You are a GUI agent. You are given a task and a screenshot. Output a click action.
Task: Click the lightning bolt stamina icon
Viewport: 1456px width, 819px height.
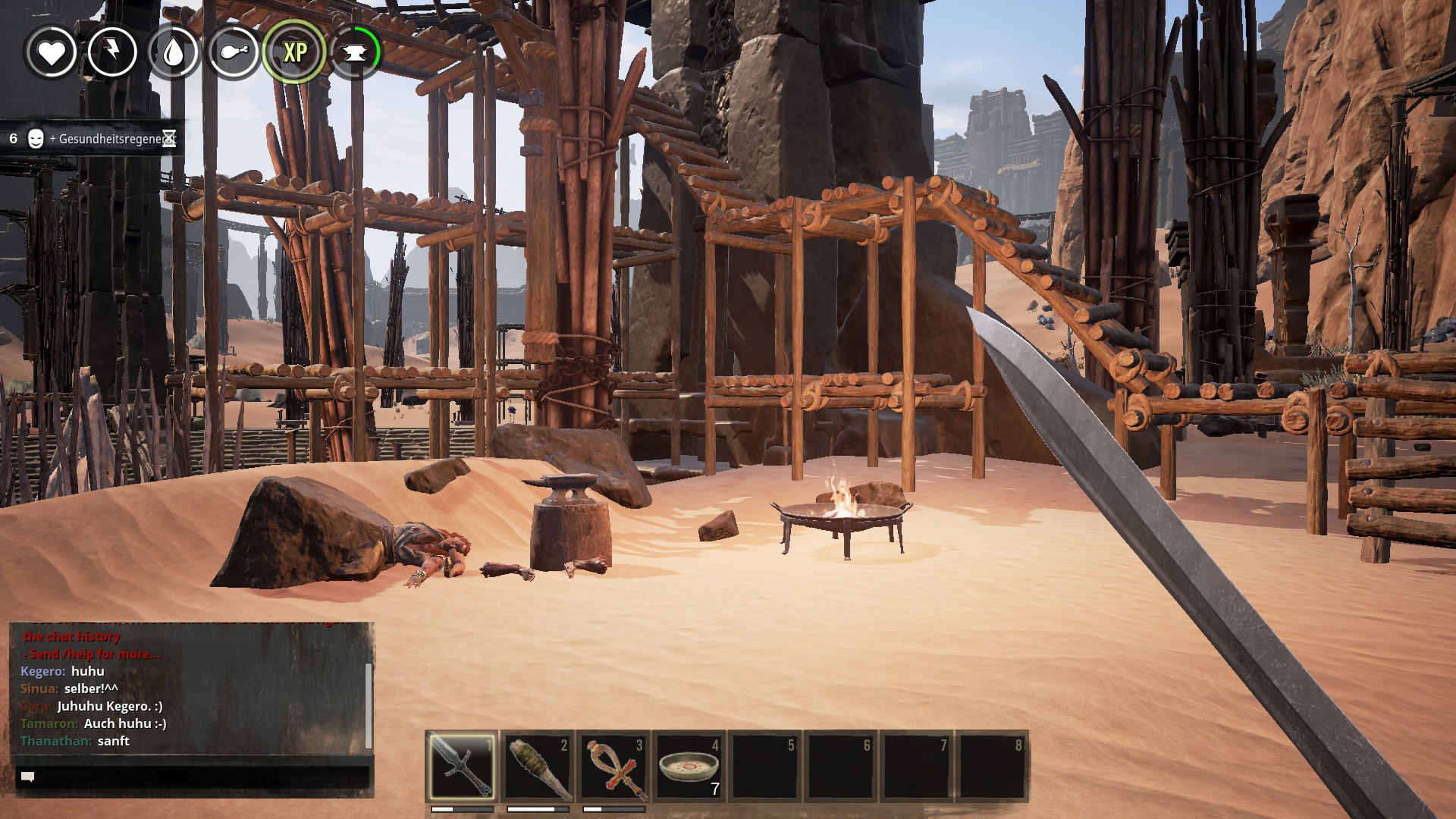[112, 52]
